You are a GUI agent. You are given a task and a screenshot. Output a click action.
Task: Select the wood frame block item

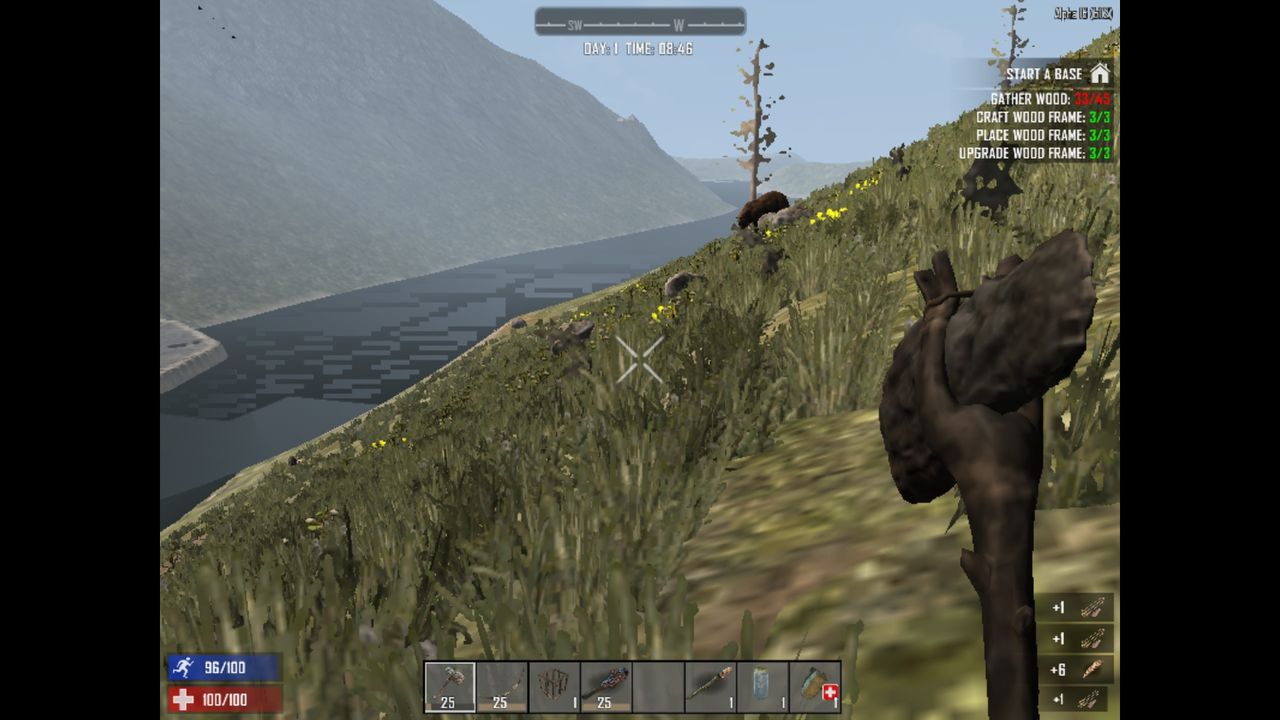coord(553,685)
